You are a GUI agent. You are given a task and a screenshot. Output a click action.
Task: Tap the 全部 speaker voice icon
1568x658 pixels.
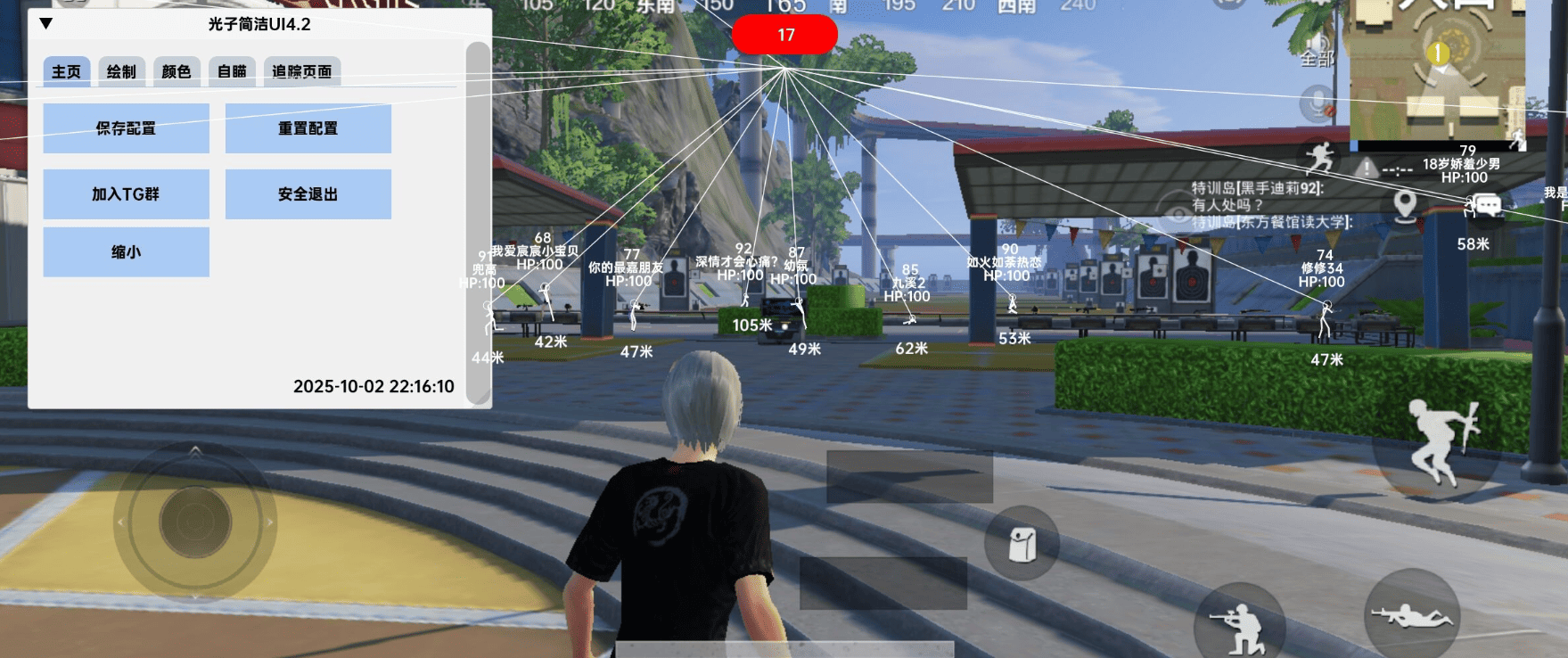(1318, 49)
